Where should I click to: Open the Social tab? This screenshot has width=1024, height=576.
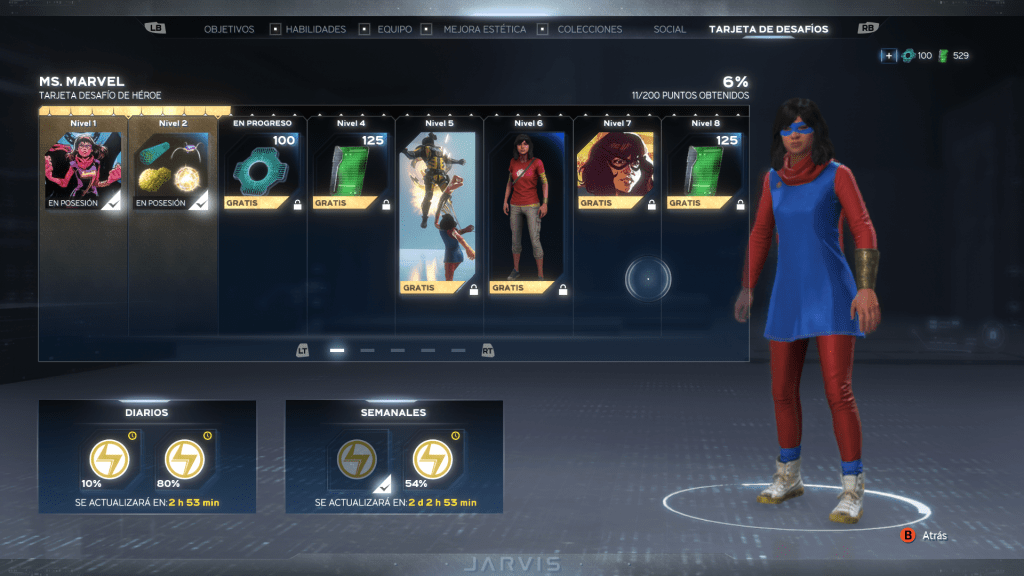tap(670, 29)
